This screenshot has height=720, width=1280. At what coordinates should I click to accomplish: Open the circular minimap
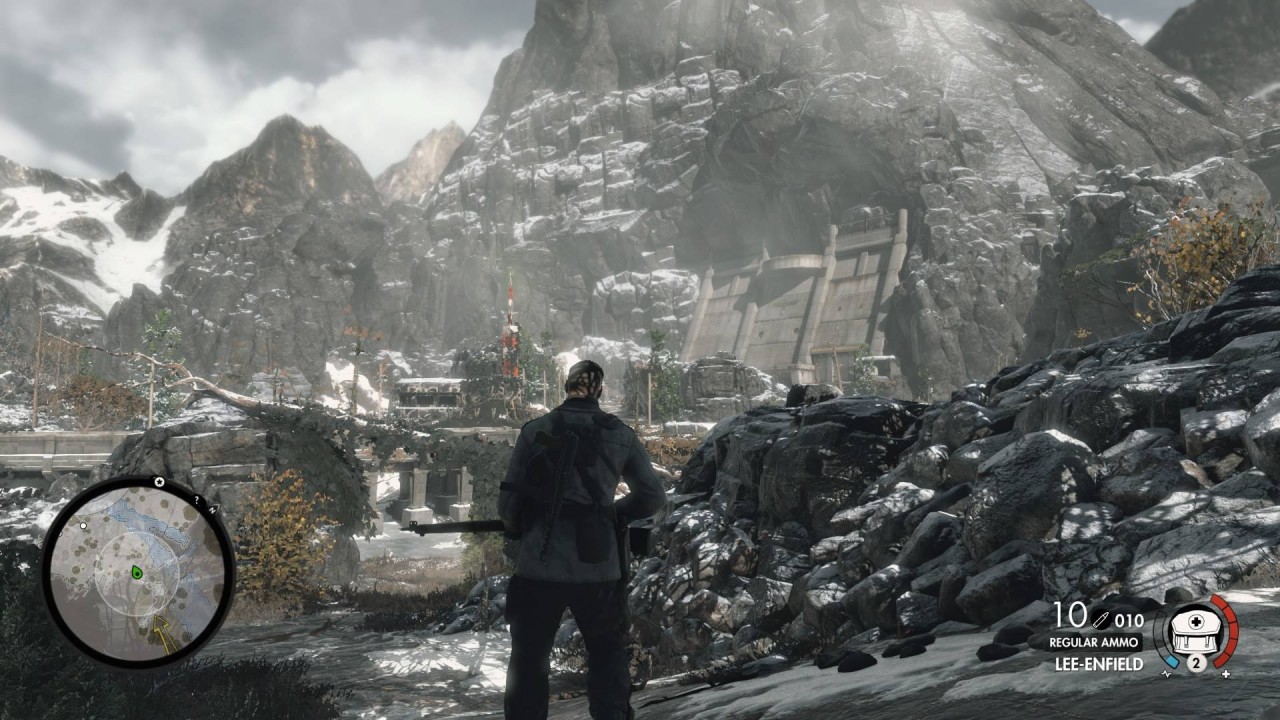138,571
